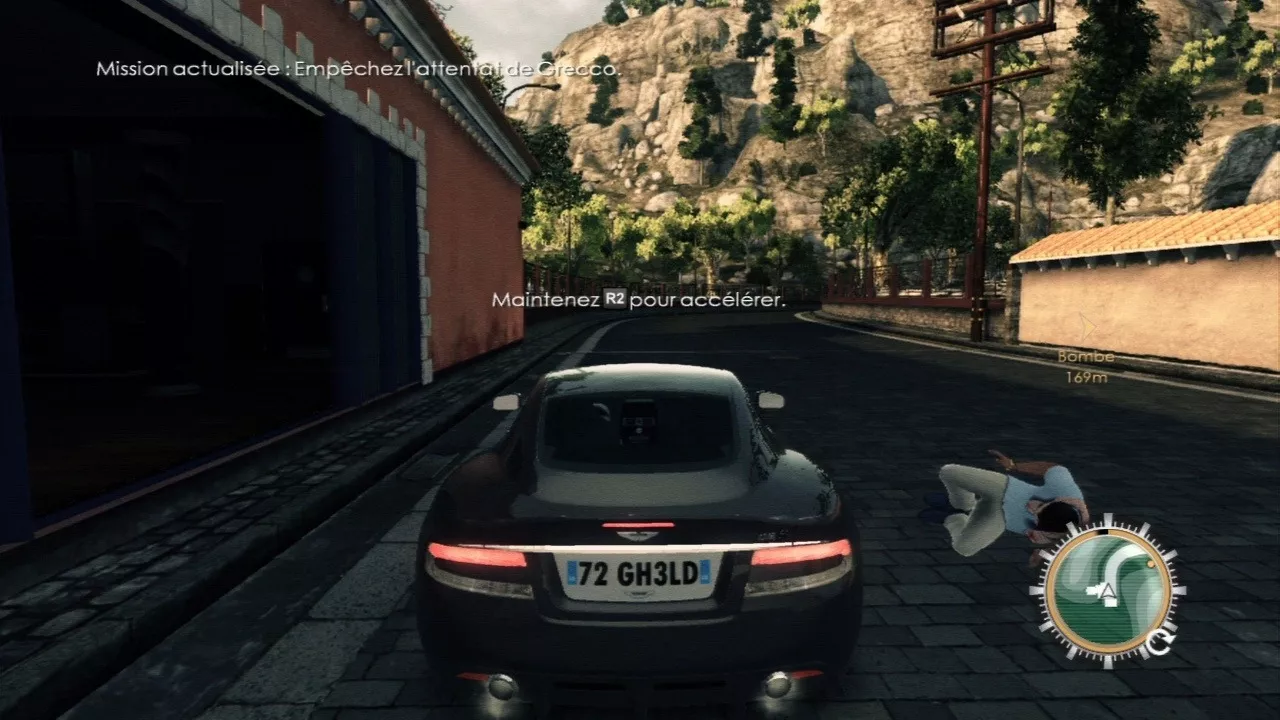The image size is (1280, 720).
Task: Open the updated mission objective notification
Action: click(357, 69)
